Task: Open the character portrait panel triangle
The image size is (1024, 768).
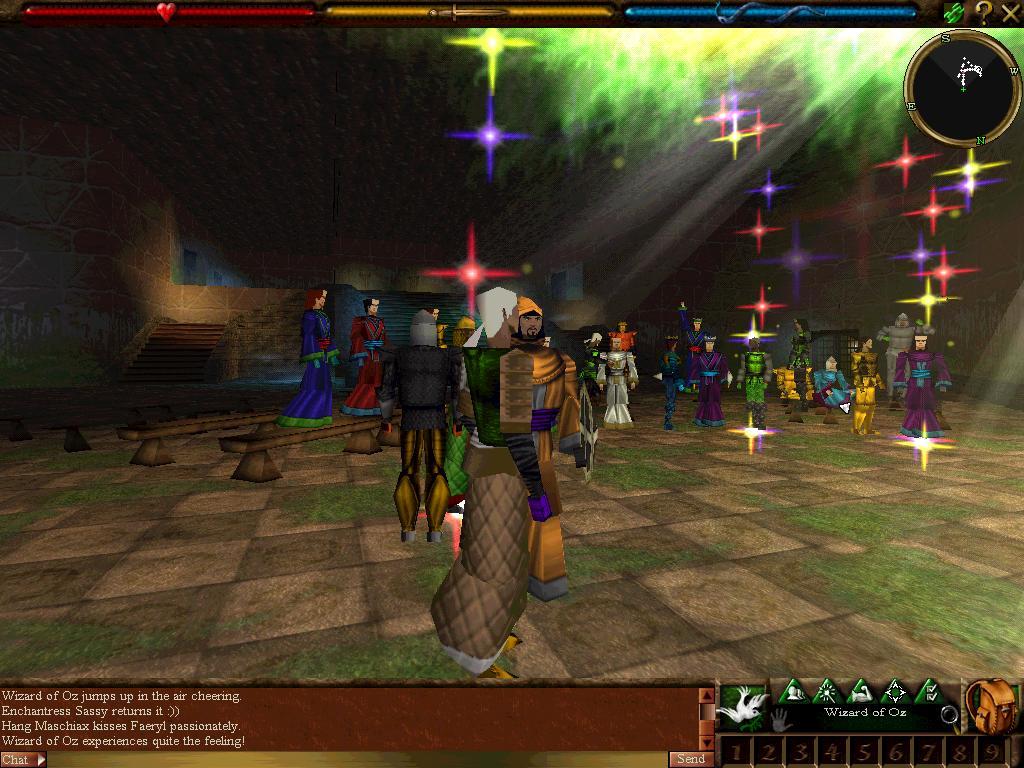Action: click(x=793, y=691)
